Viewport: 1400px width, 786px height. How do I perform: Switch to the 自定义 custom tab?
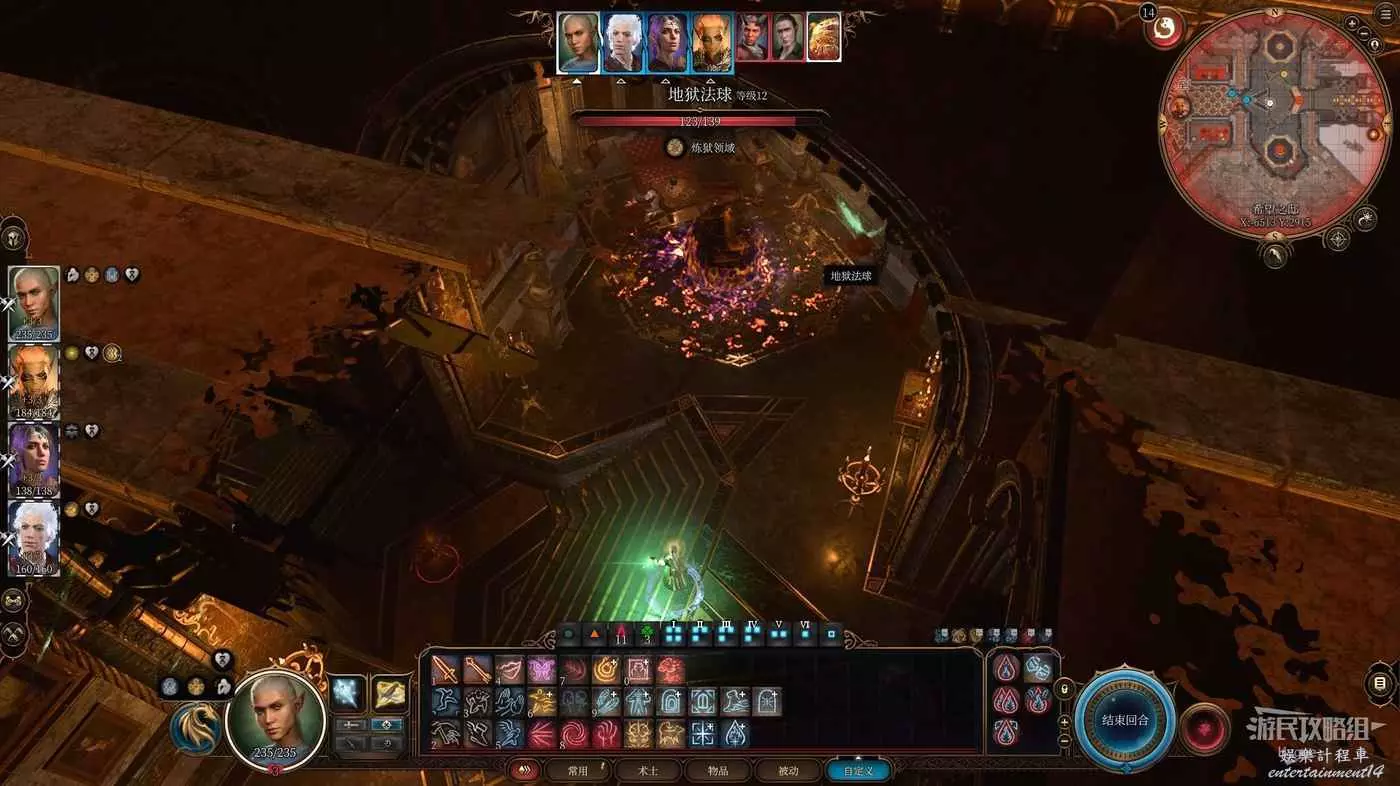(x=858, y=771)
